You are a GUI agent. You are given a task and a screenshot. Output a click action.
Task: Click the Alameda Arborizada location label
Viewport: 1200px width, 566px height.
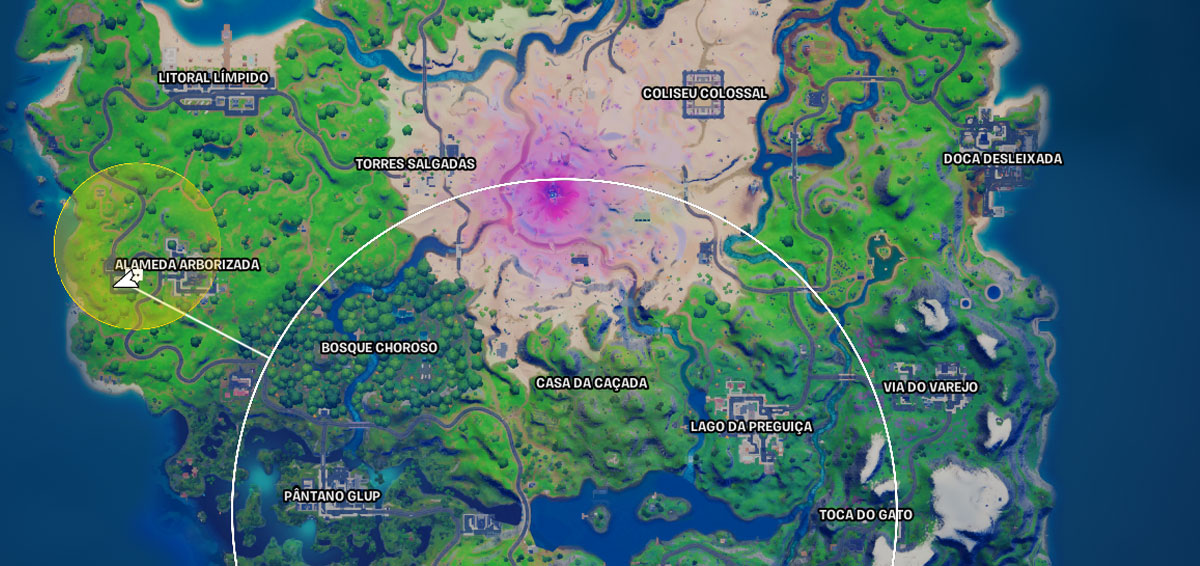(x=187, y=265)
